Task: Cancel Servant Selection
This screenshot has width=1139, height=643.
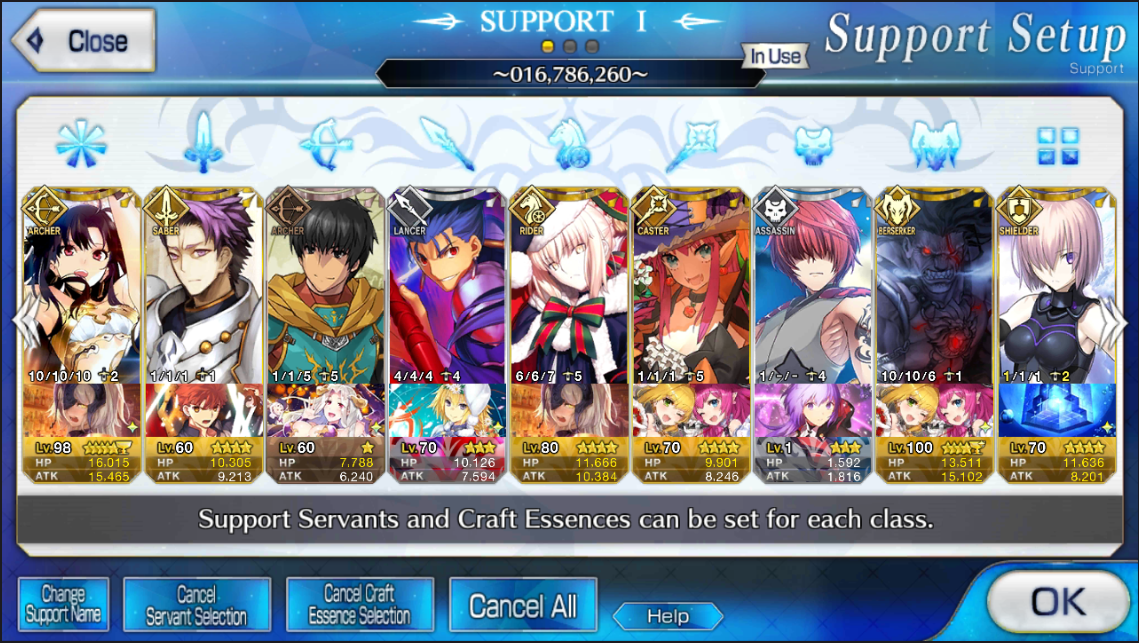Action: point(197,605)
